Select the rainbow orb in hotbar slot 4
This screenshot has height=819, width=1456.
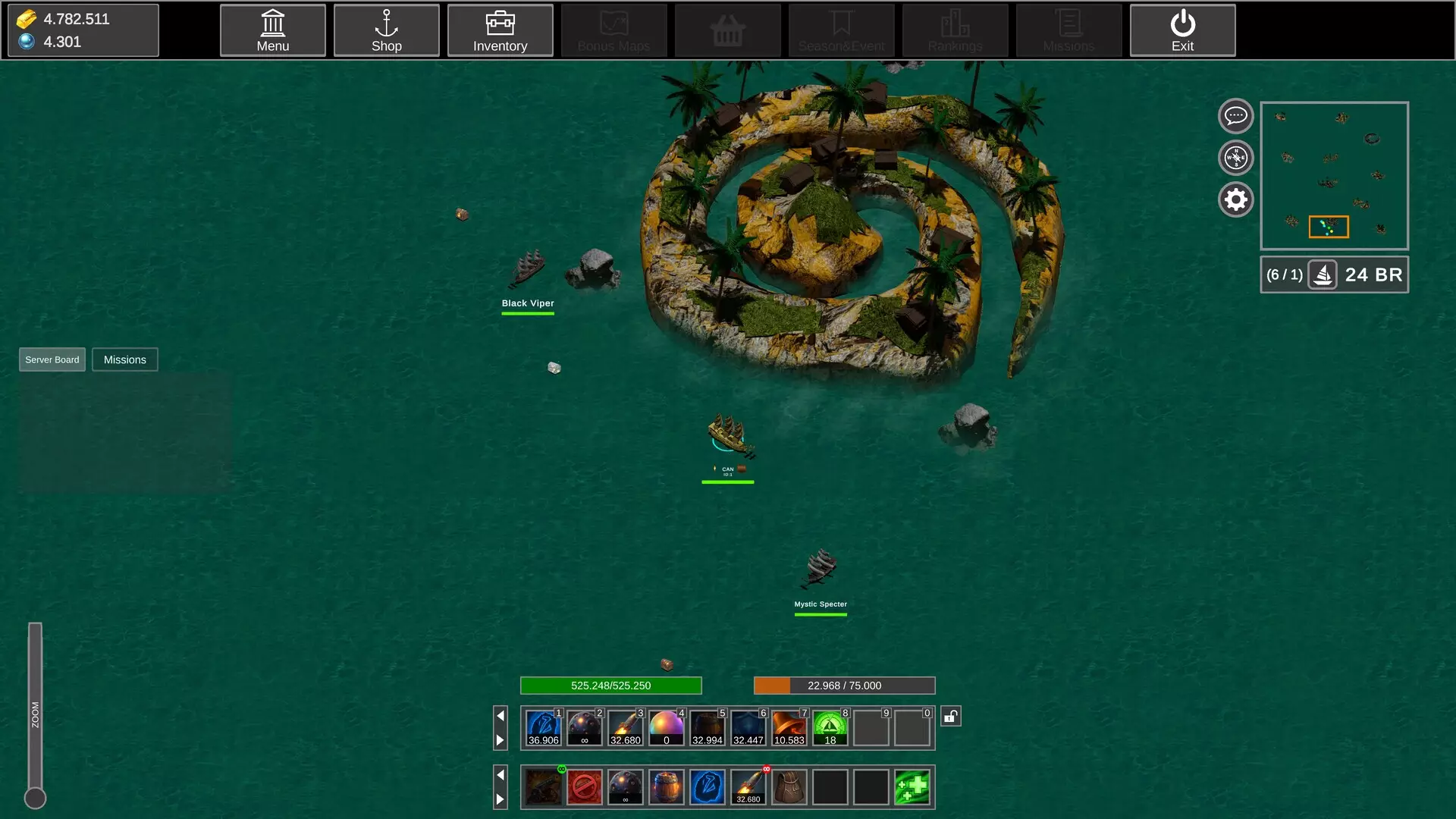coord(667,728)
